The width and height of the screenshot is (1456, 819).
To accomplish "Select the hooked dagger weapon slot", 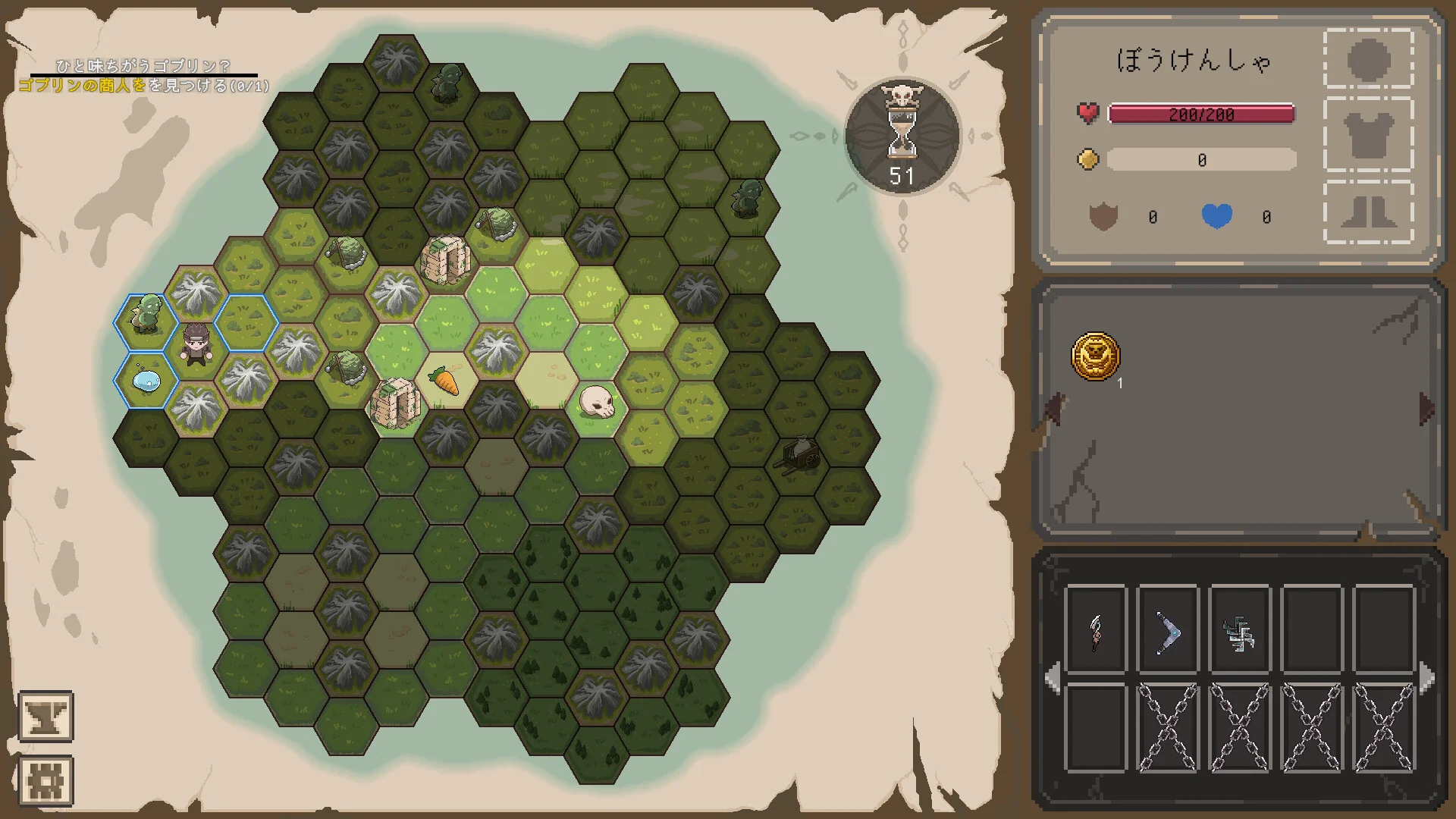I will pos(1096,631).
